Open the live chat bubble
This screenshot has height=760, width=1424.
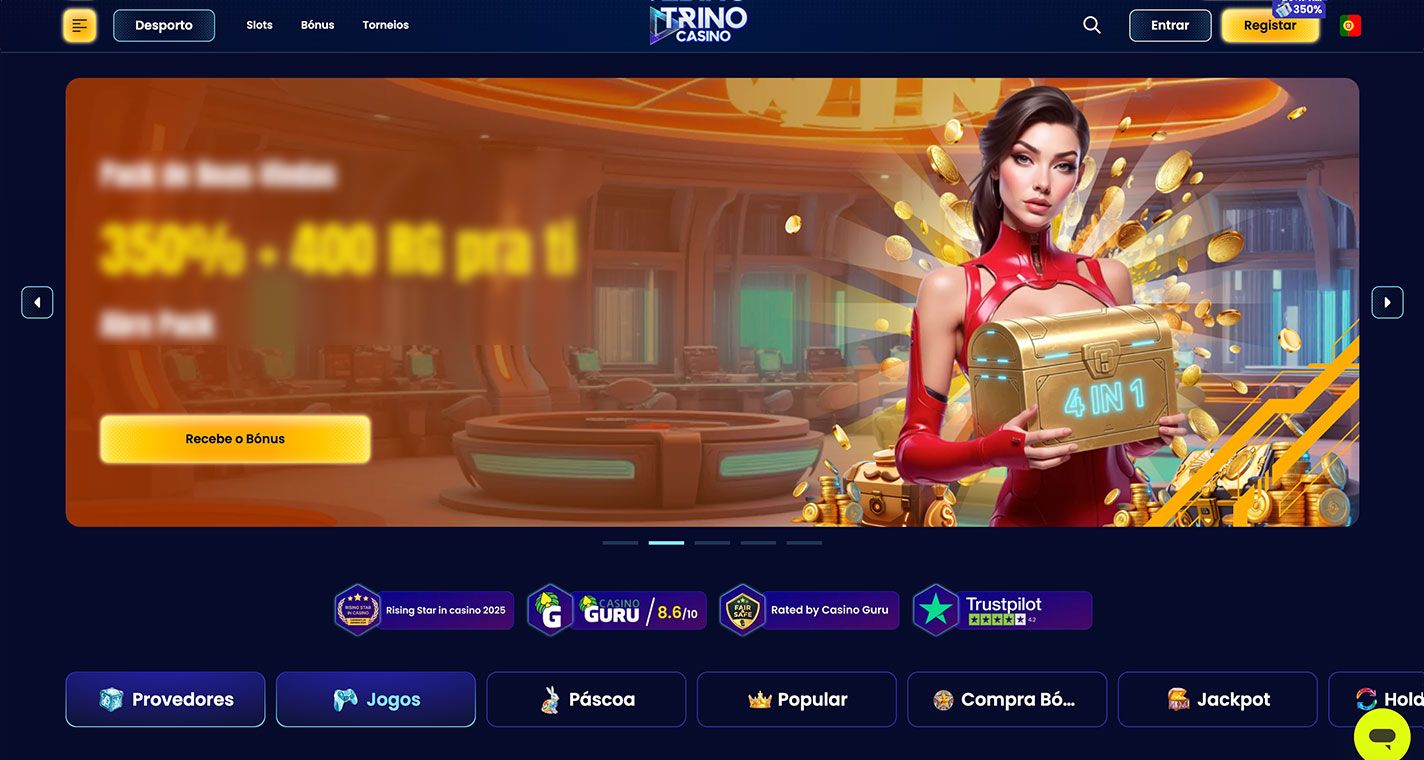click(x=1382, y=736)
